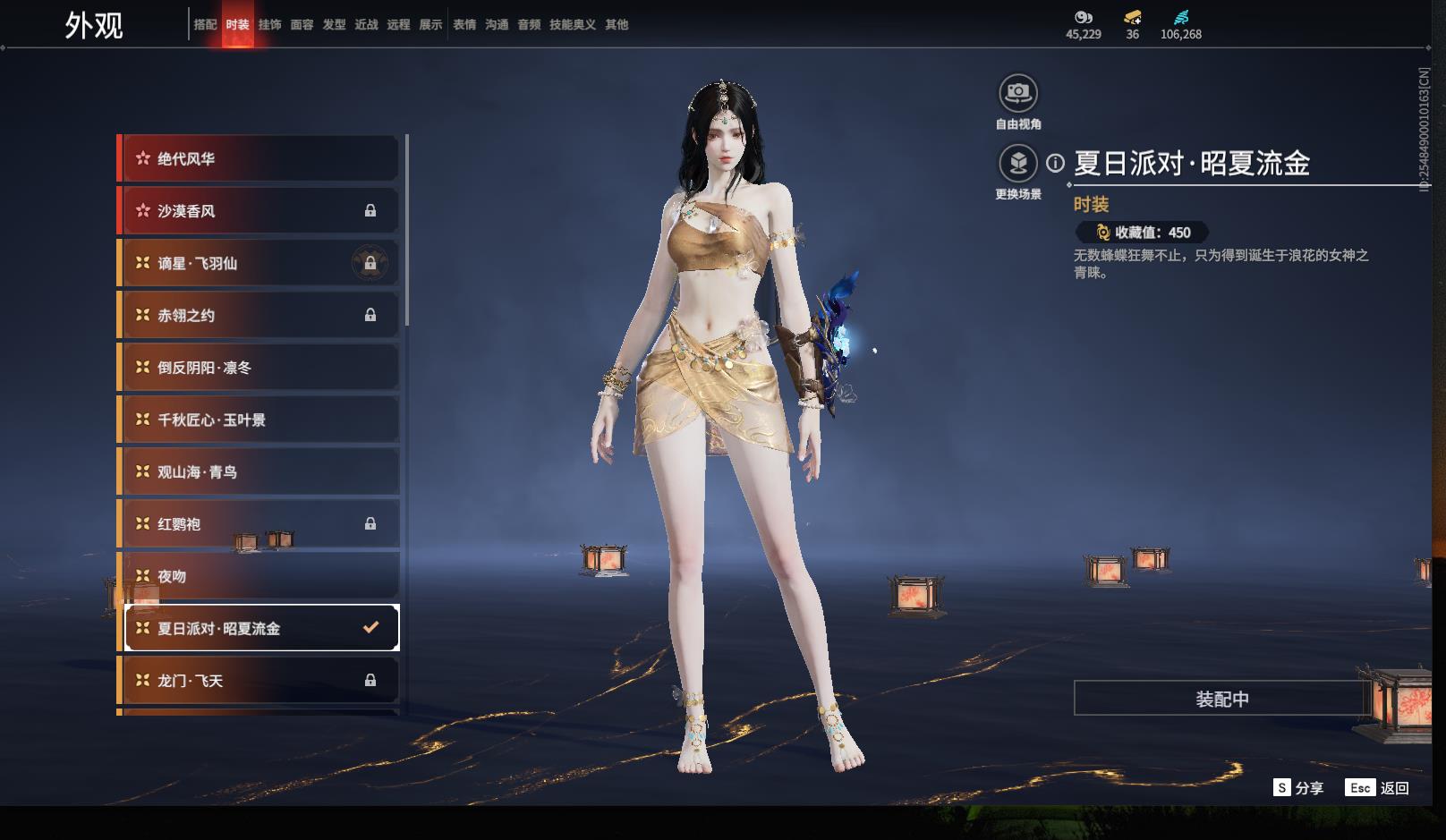This screenshot has width=1446, height=840.
Task: Select the 红鹦袍 outfit row
Action: click(259, 524)
